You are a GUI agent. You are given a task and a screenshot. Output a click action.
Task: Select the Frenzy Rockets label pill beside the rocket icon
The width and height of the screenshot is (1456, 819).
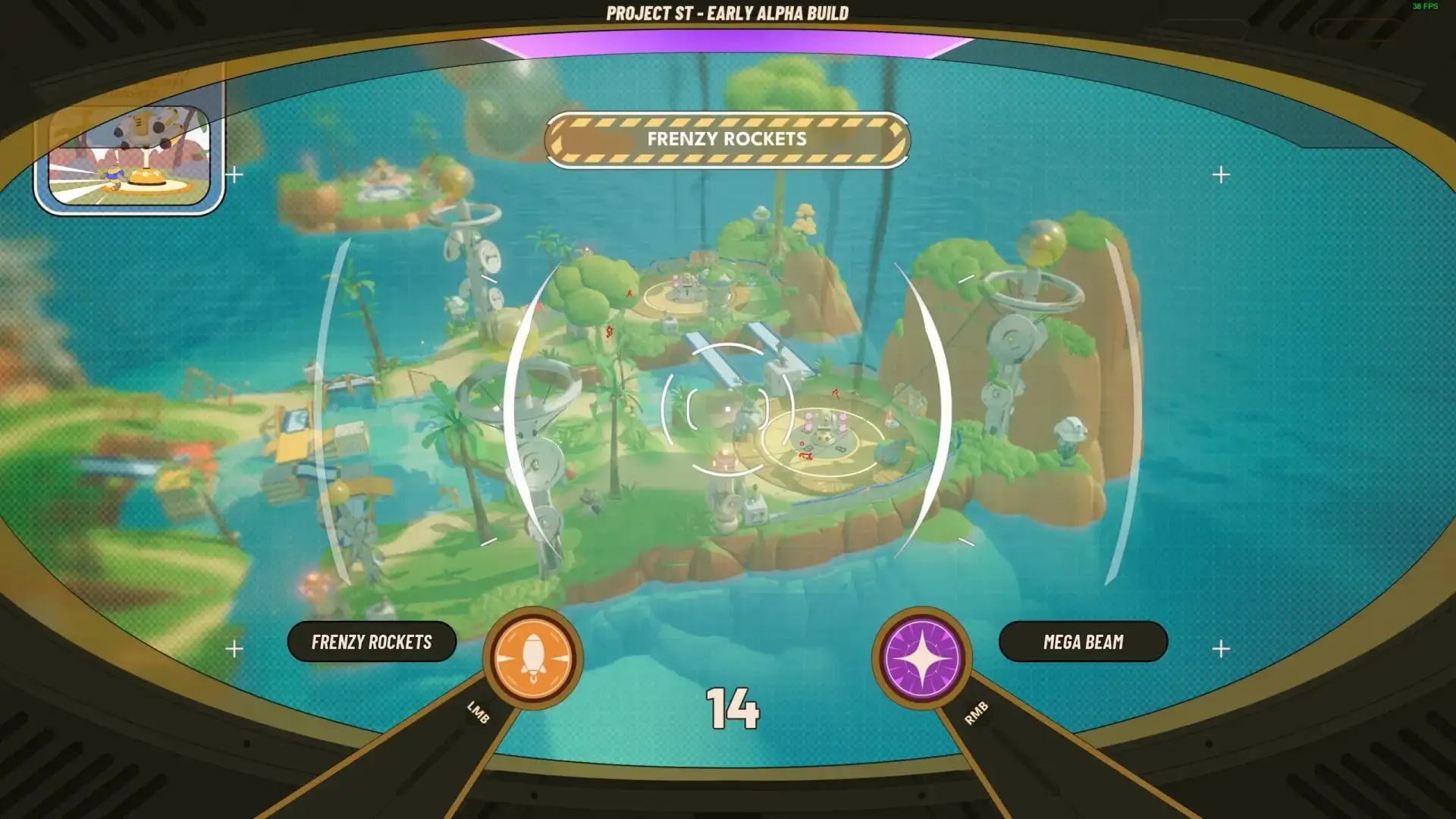coord(372,642)
